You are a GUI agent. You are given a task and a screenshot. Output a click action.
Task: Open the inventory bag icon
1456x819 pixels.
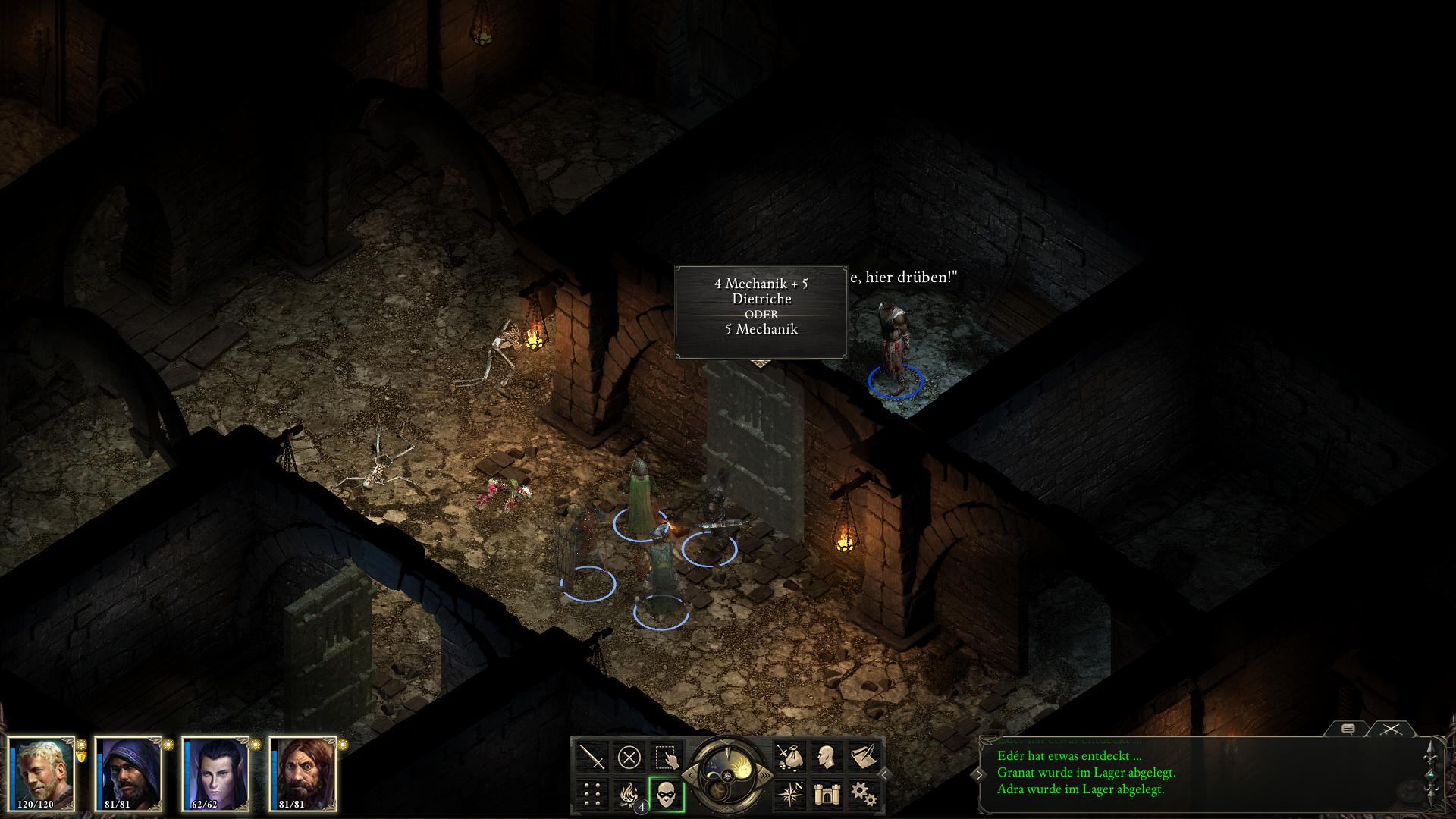789,757
